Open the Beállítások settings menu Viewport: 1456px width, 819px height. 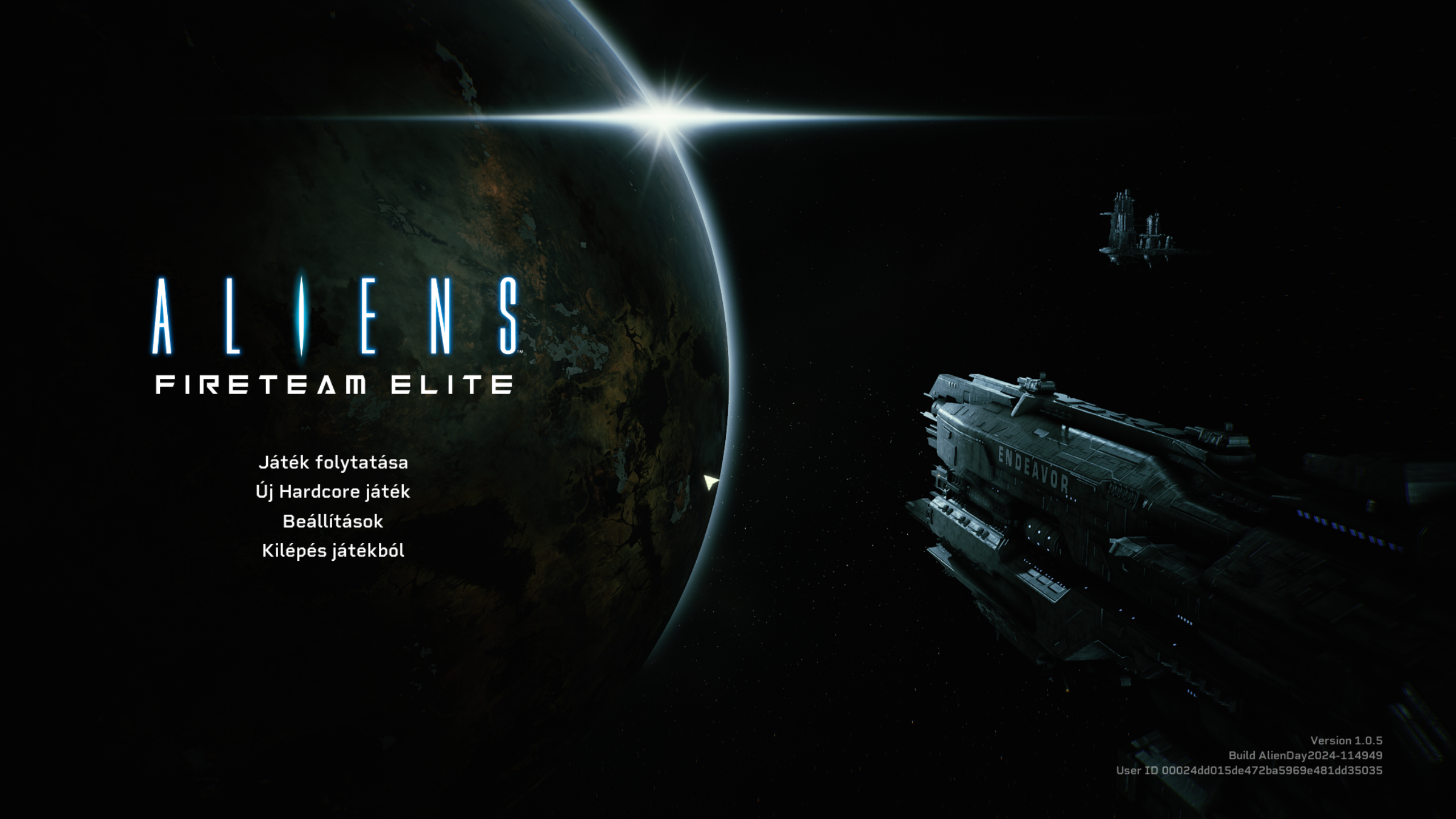pos(333,522)
